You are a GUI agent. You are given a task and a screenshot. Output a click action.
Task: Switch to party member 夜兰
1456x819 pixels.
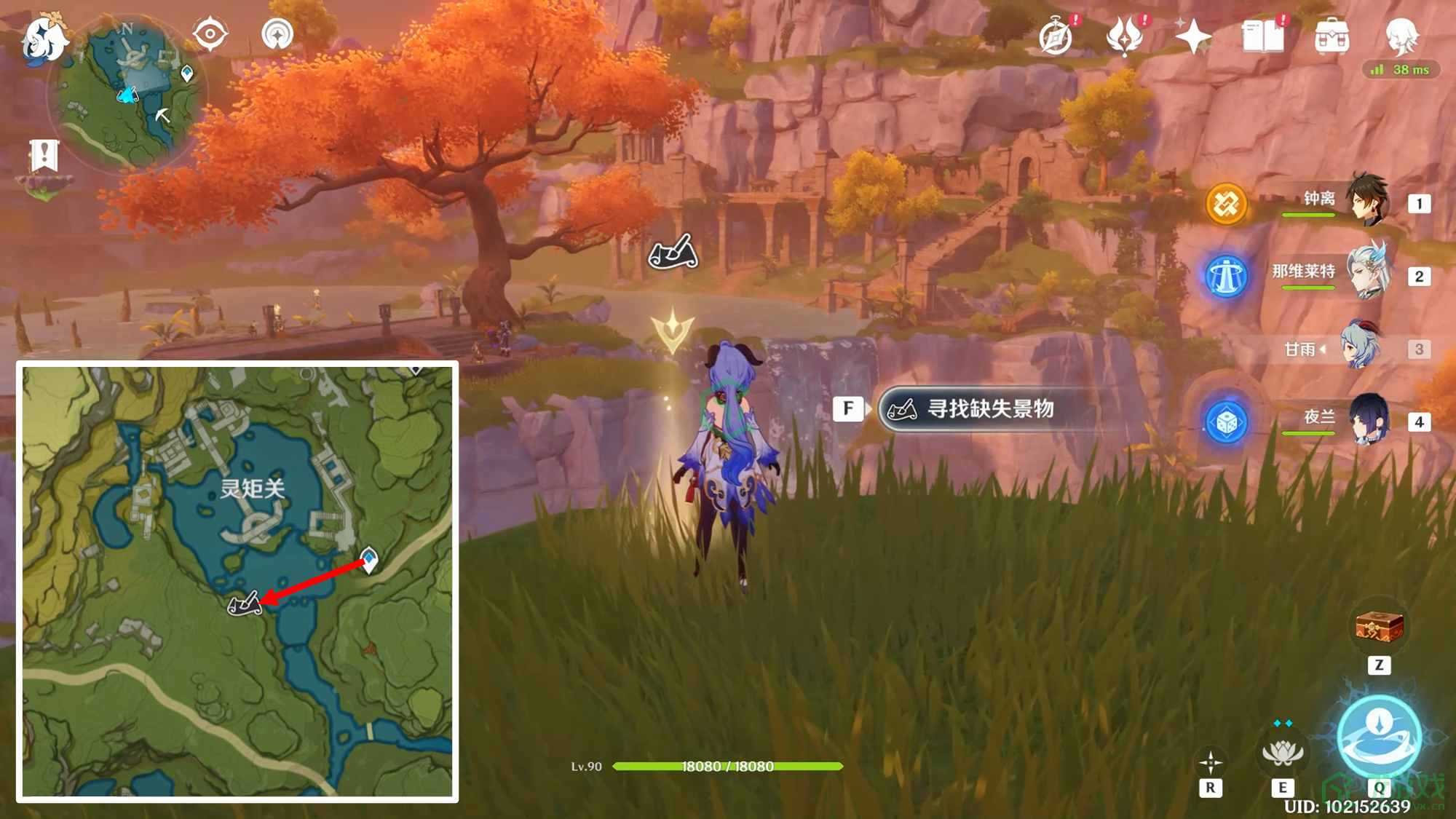tap(1369, 420)
